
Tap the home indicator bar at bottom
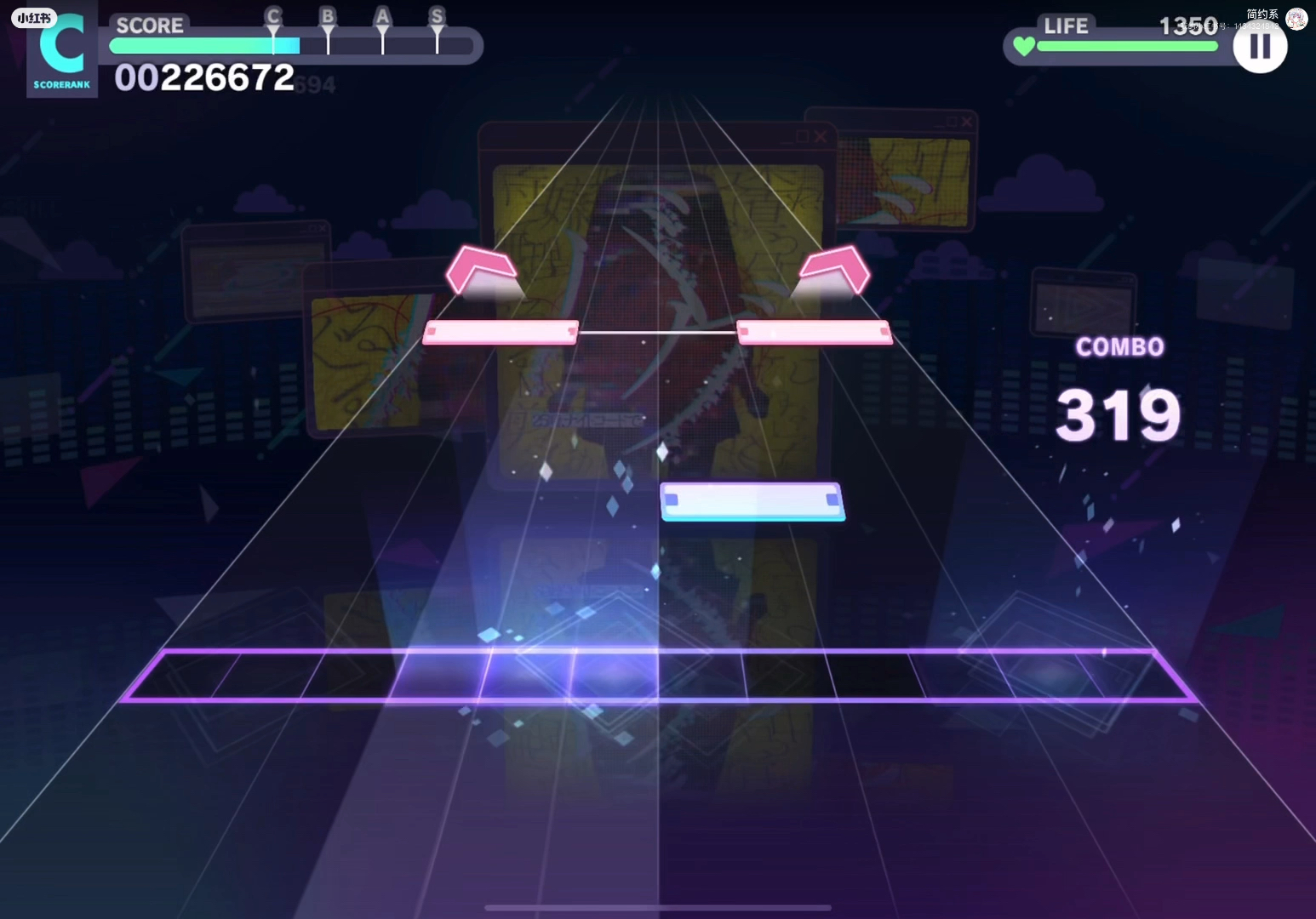tap(657, 907)
